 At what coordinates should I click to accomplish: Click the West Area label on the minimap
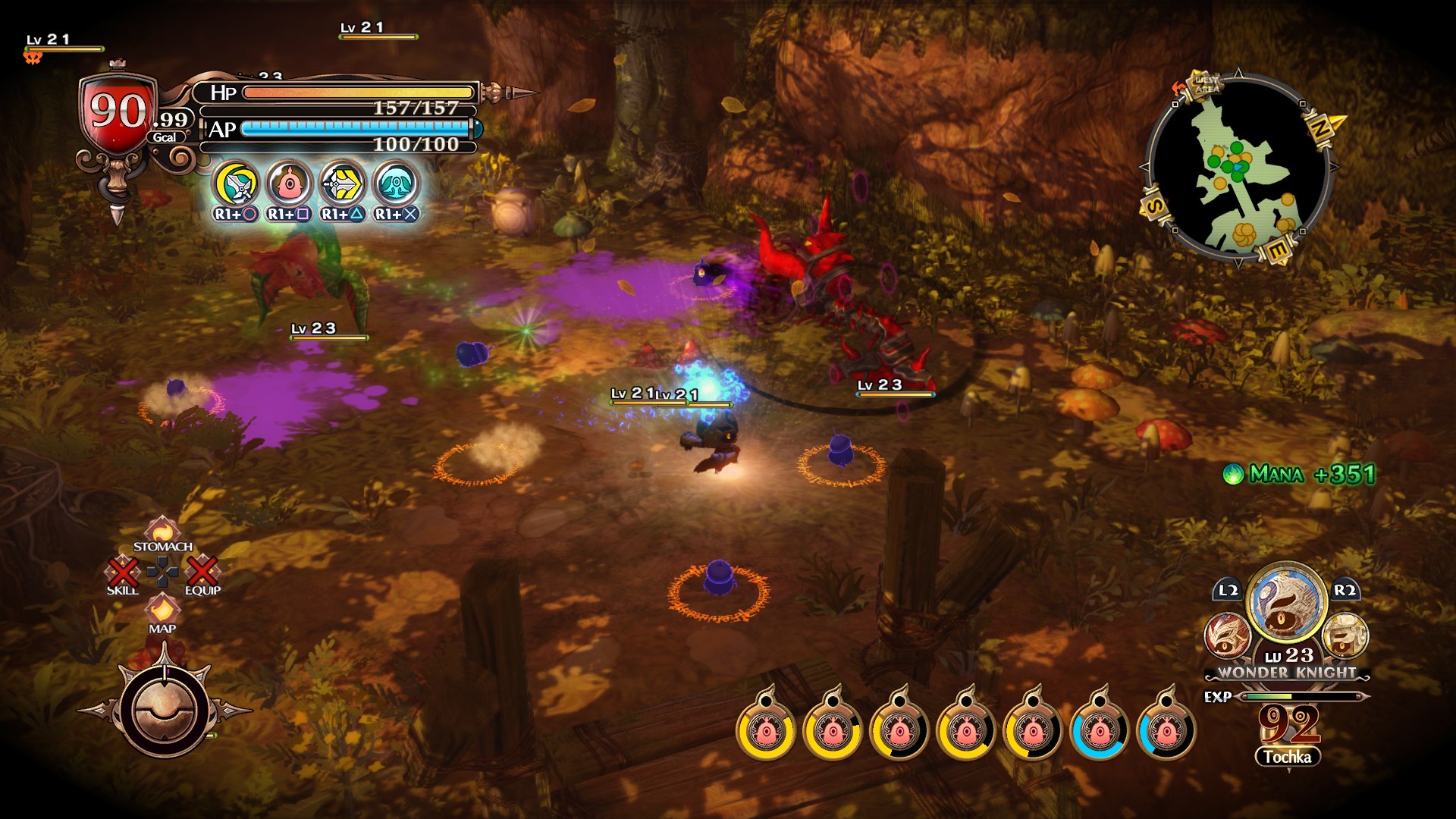1204,86
